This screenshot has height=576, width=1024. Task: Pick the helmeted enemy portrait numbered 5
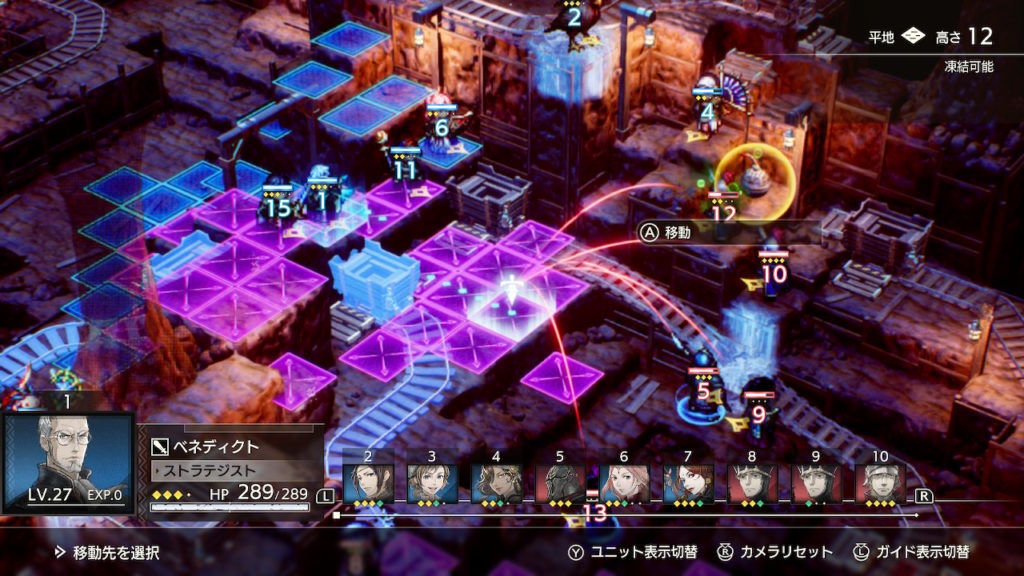(x=560, y=483)
